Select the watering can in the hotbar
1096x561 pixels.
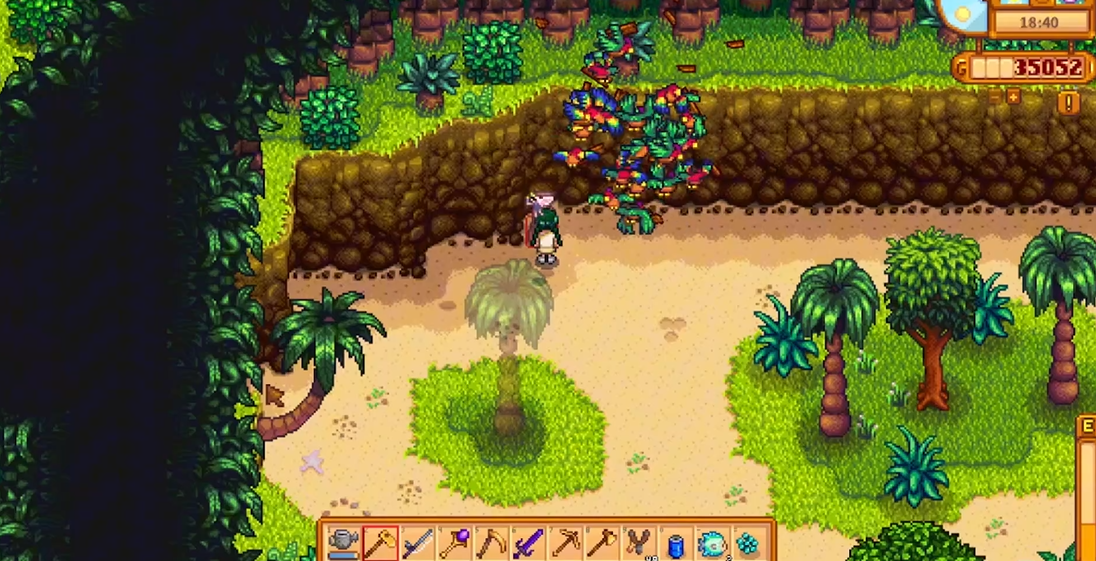tap(344, 543)
